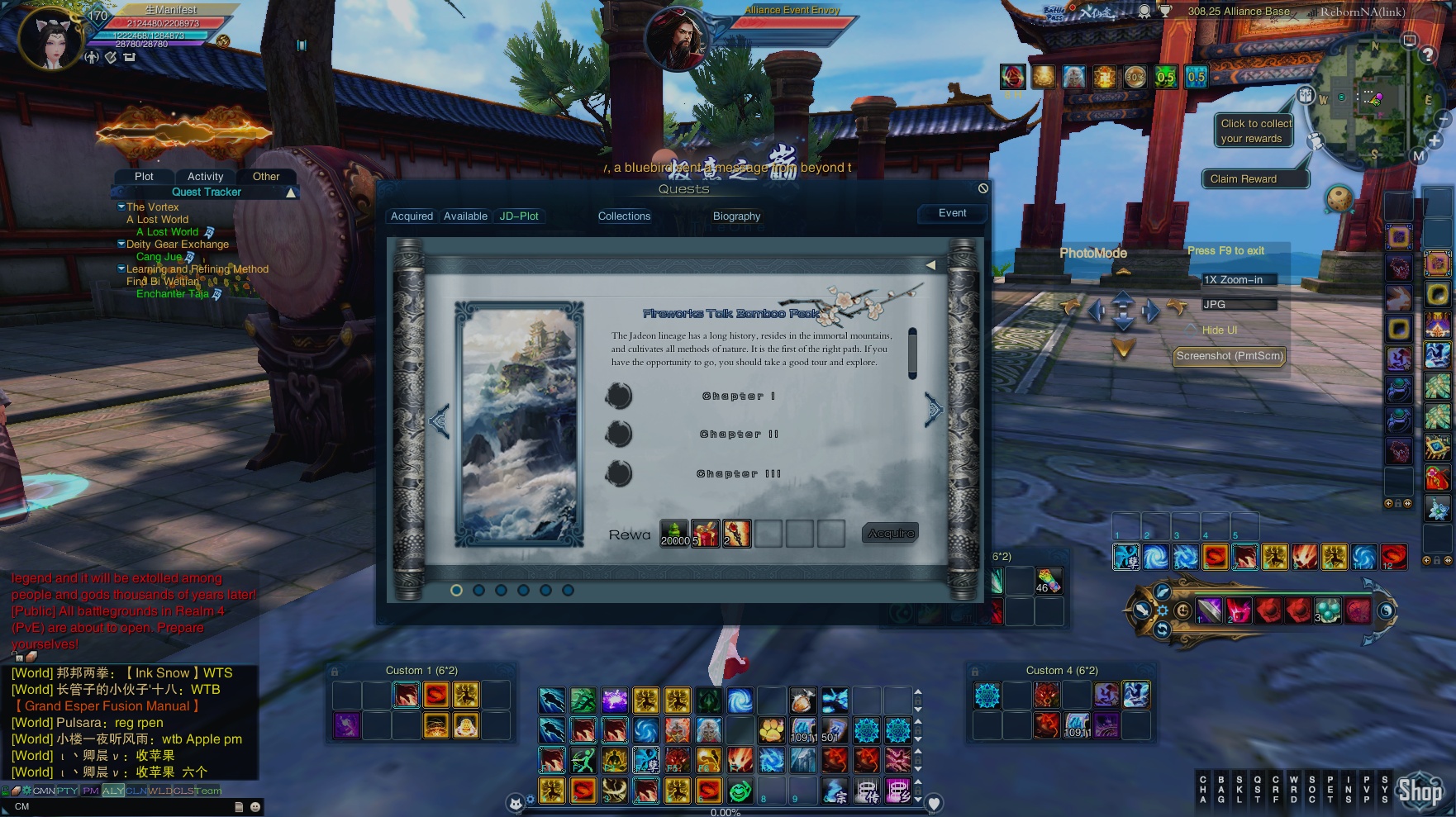Select Chapter I entry
Viewport: 1456px width, 817px height.
coord(738,397)
